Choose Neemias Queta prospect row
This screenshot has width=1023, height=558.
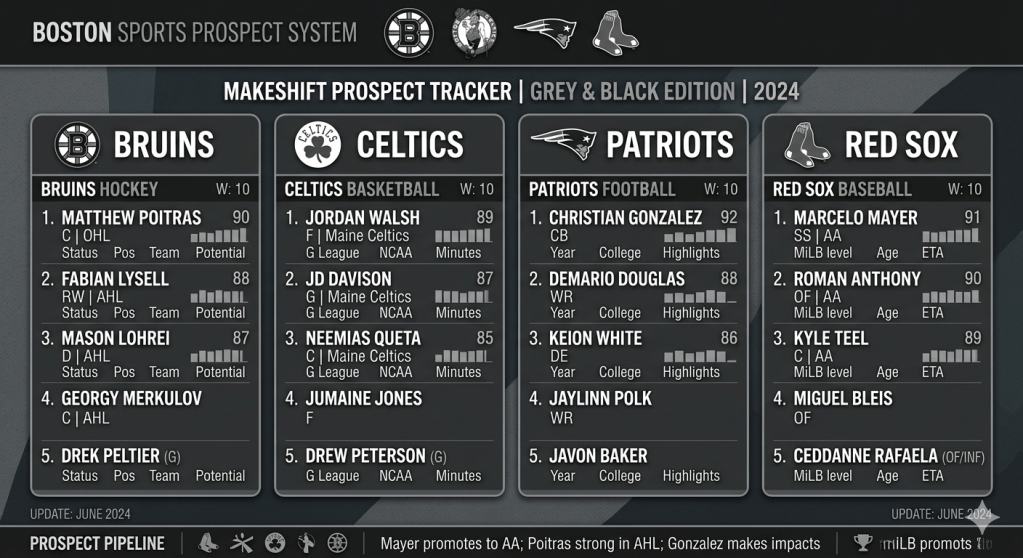pos(388,354)
